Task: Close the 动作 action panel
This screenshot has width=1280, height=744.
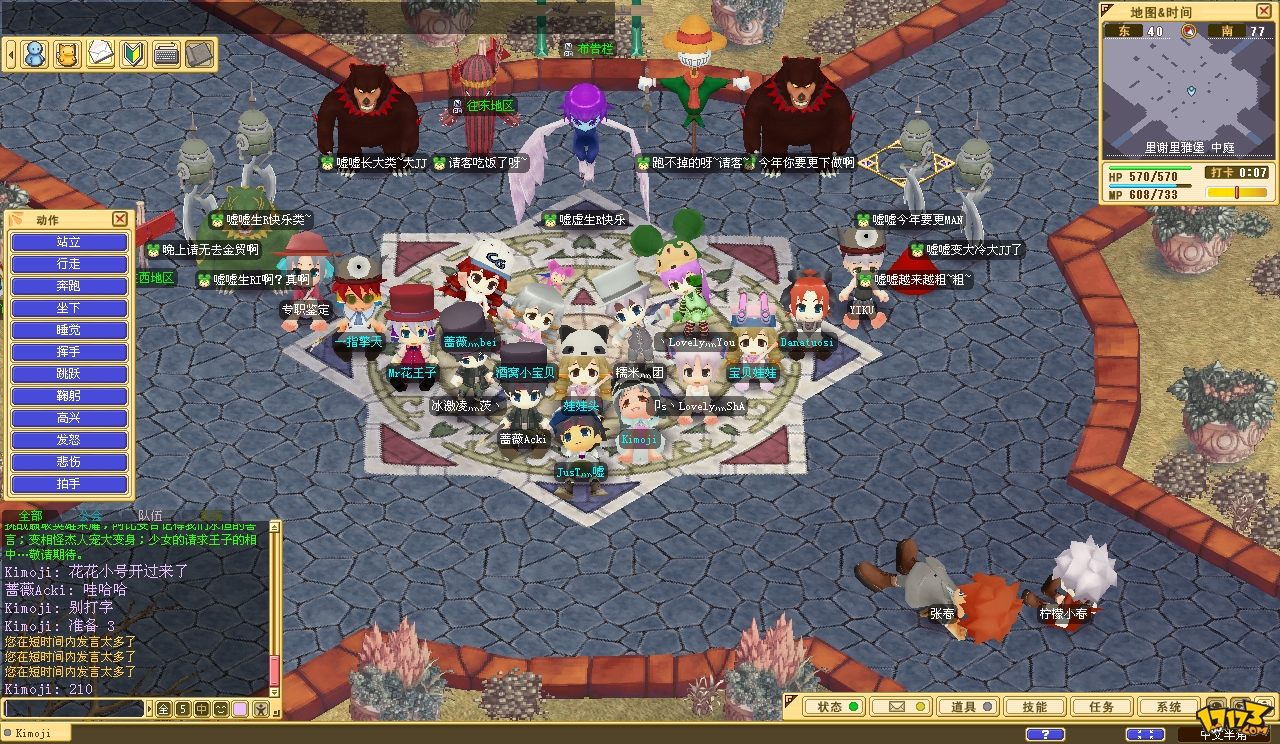Action: 120,219
